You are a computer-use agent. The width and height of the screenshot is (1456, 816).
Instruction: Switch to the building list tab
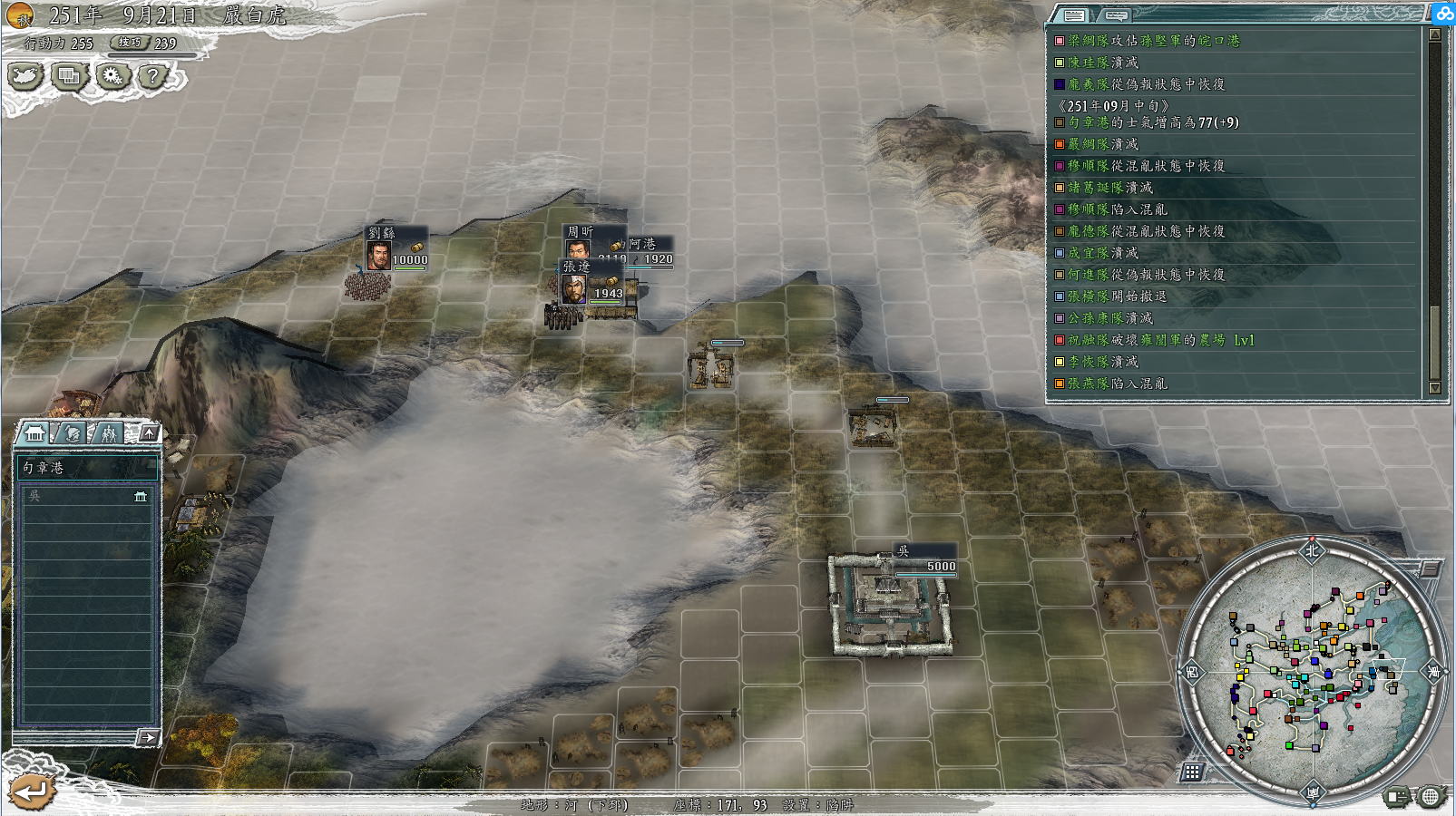coord(35,432)
